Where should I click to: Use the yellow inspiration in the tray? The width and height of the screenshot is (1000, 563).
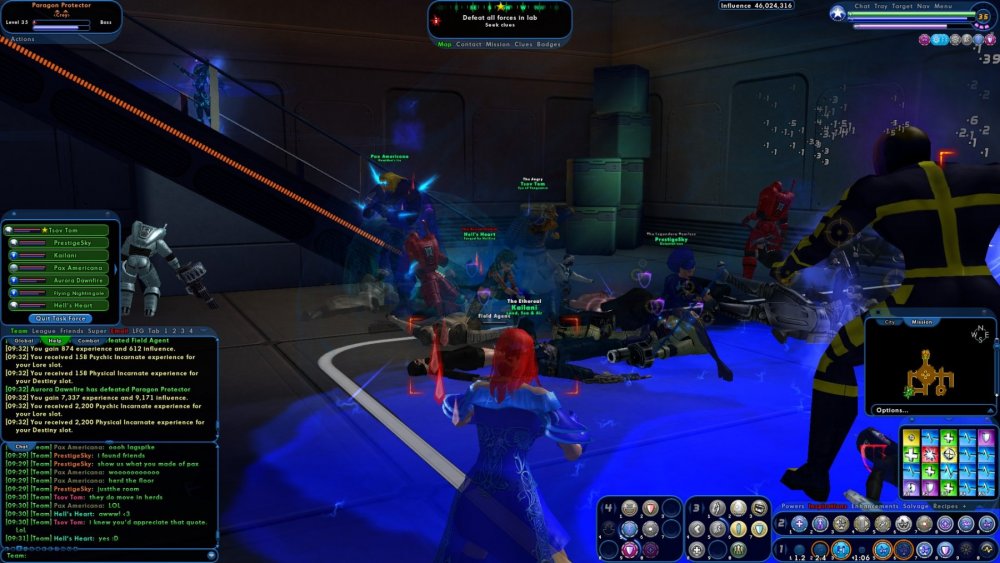[x=908, y=436]
